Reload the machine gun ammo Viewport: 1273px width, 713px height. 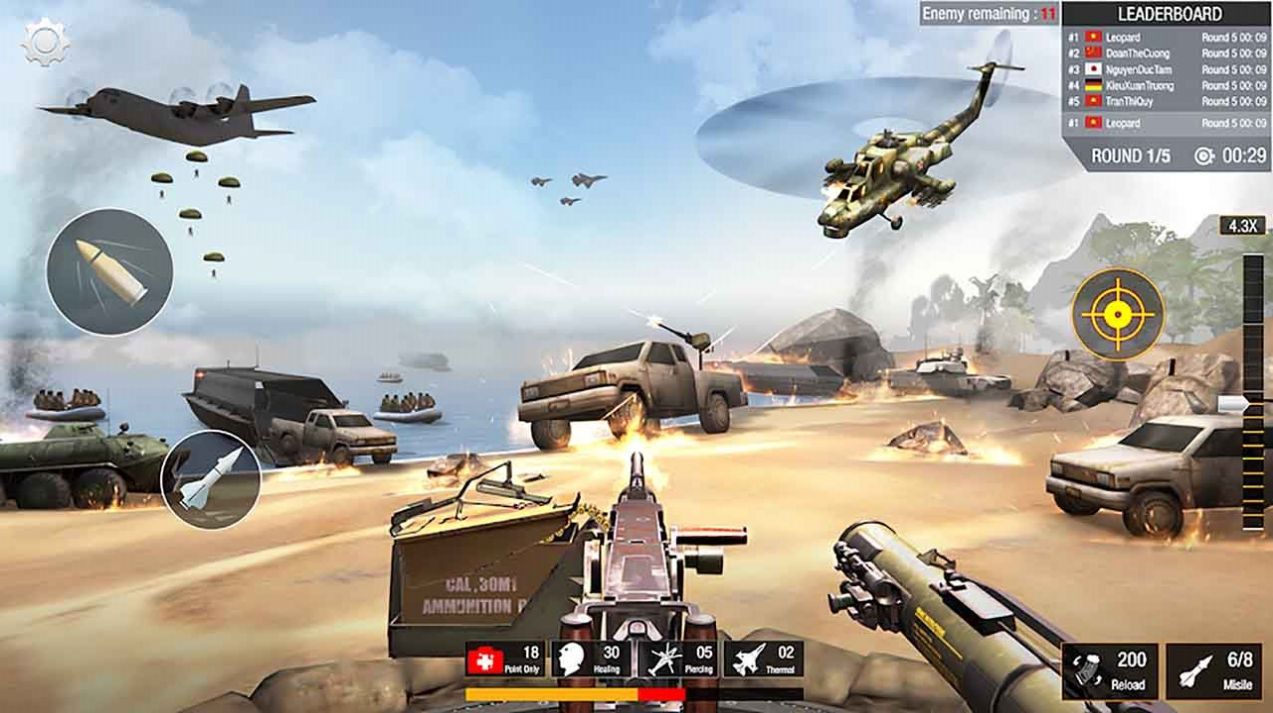[x=1110, y=670]
